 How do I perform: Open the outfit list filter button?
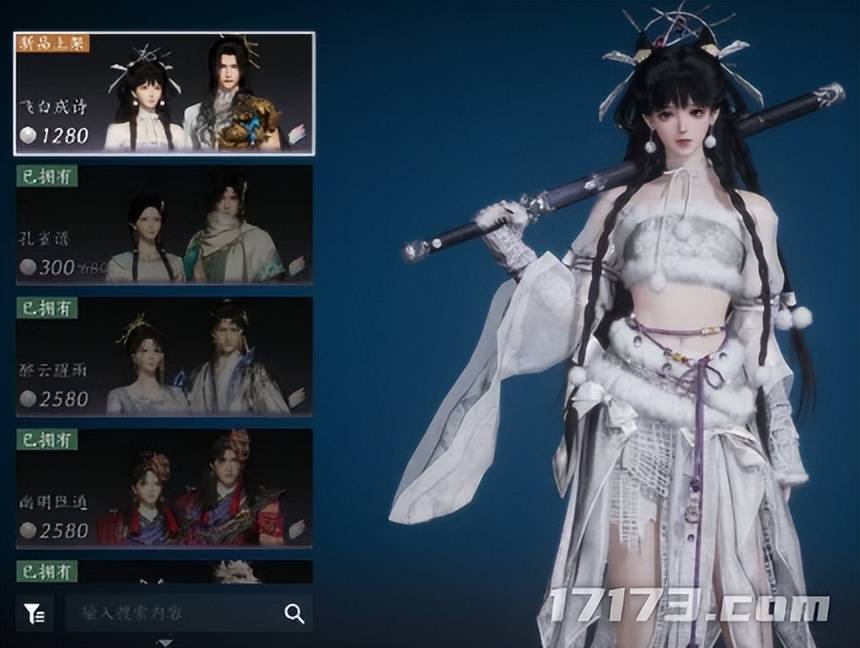click(35, 614)
